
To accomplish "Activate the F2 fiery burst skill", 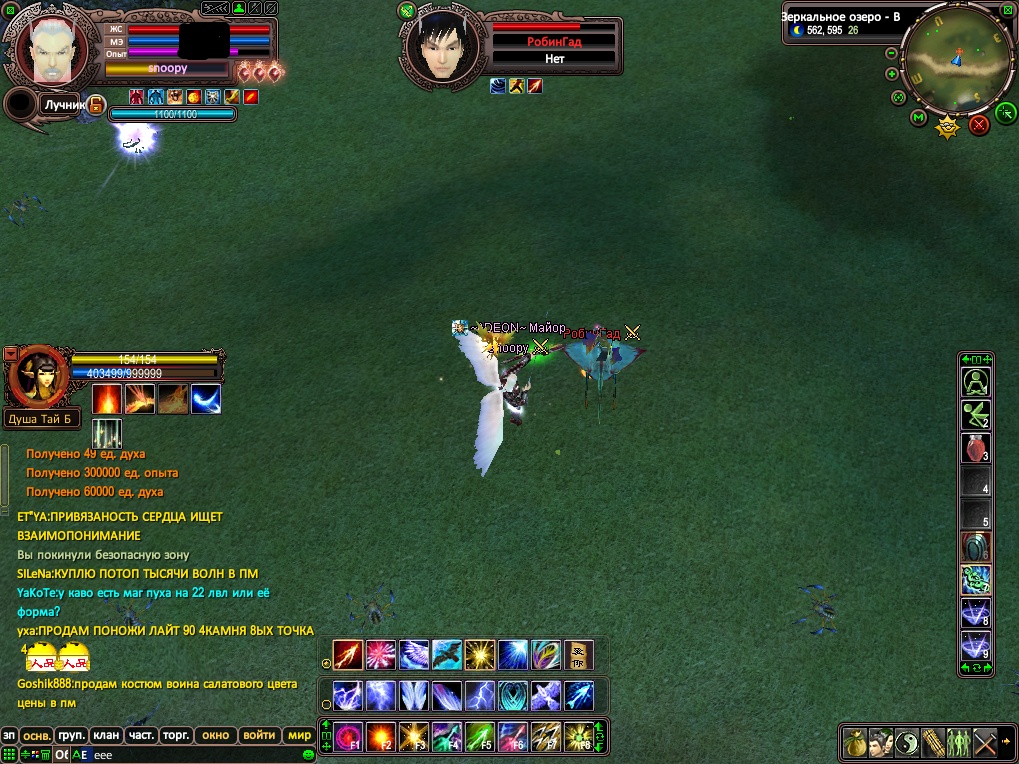I will [381, 737].
